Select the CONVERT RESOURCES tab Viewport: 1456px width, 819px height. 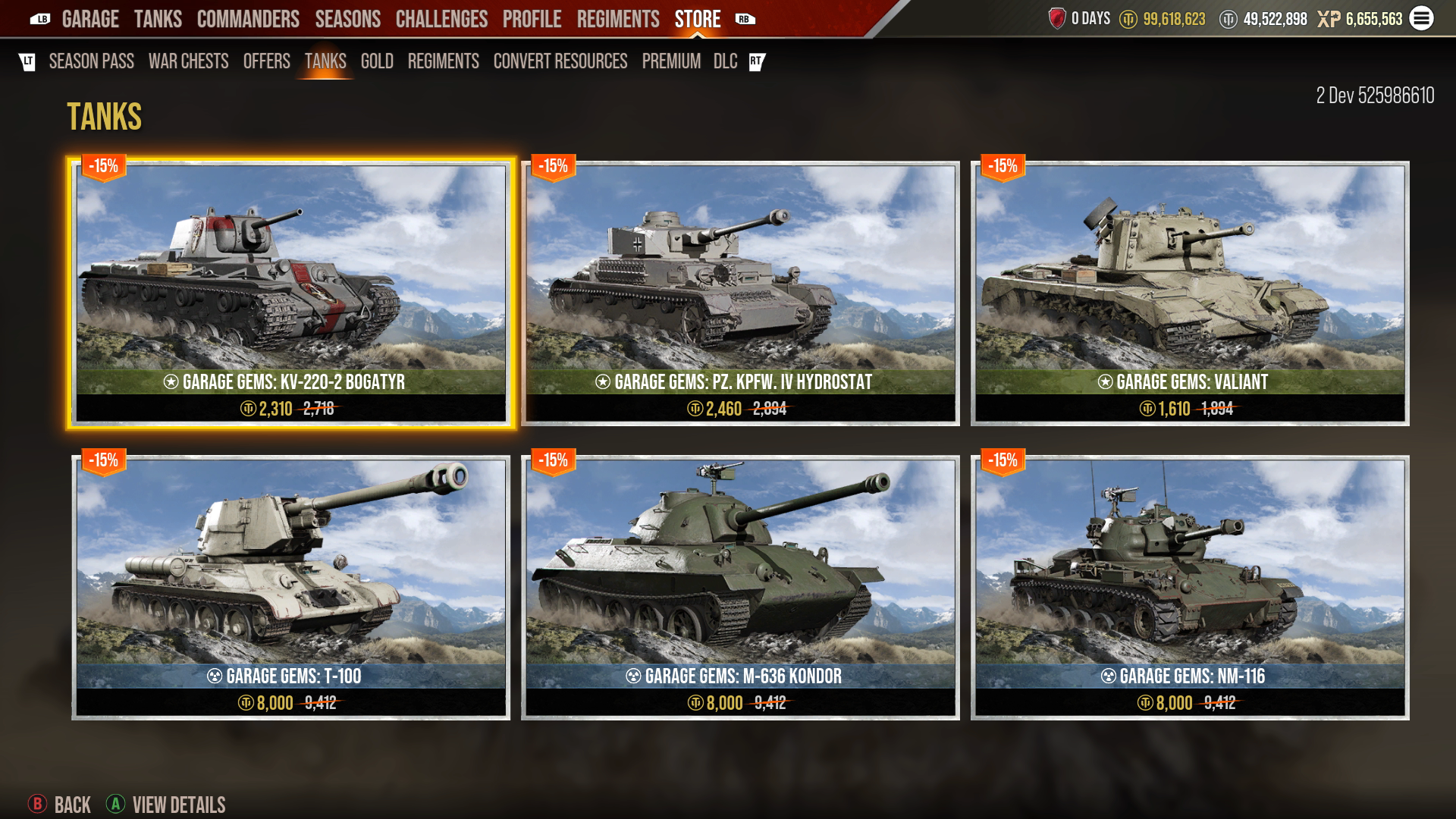tap(560, 62)
